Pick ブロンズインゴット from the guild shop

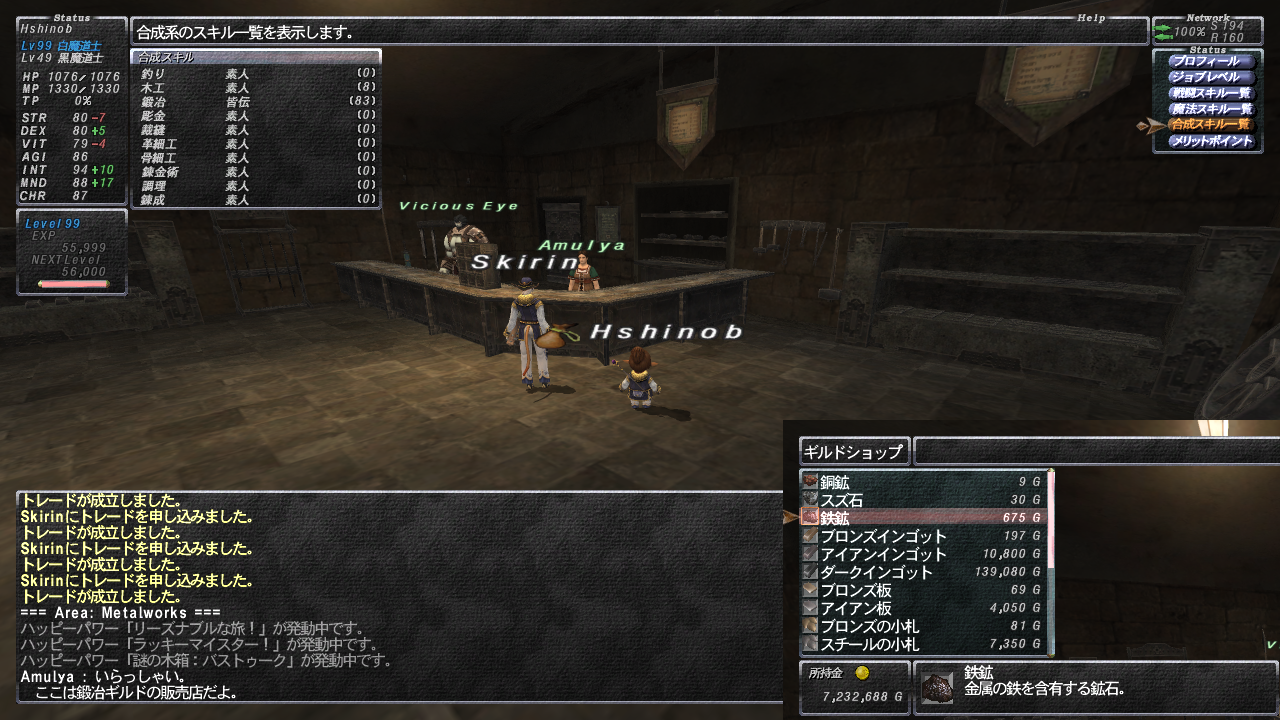pos(924,536)
